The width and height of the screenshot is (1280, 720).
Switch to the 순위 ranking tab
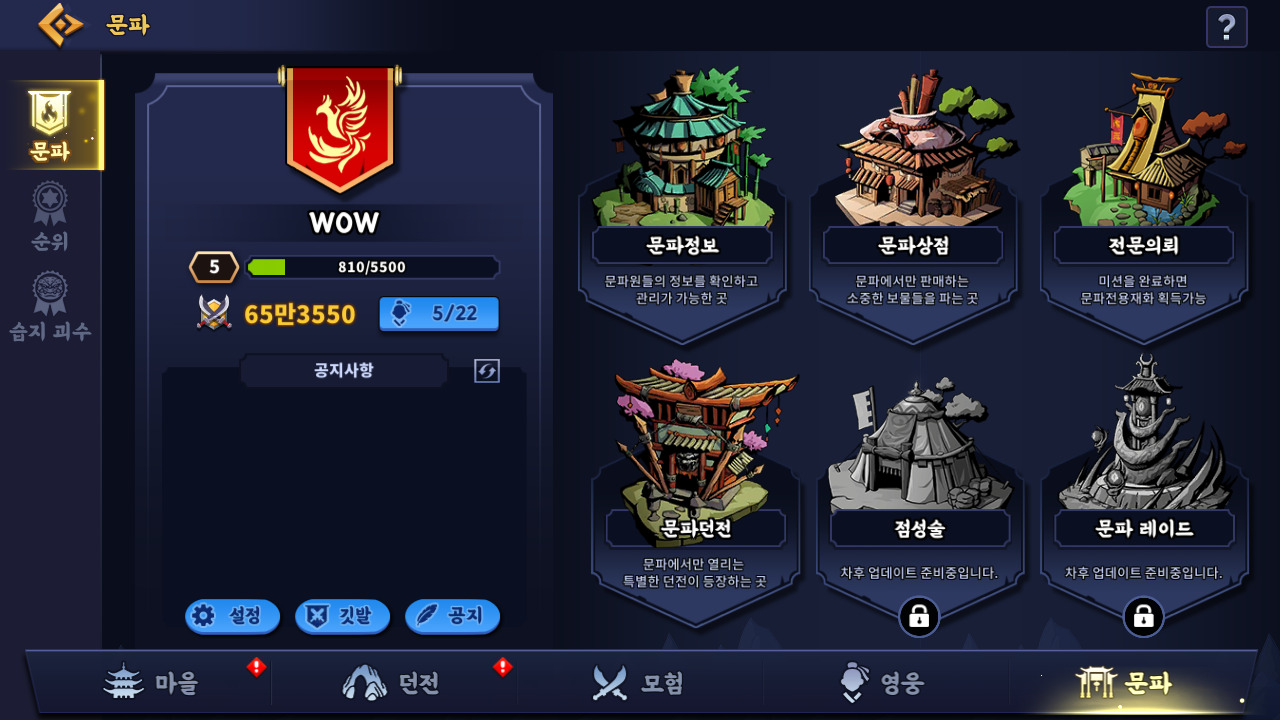click(50, 216)
